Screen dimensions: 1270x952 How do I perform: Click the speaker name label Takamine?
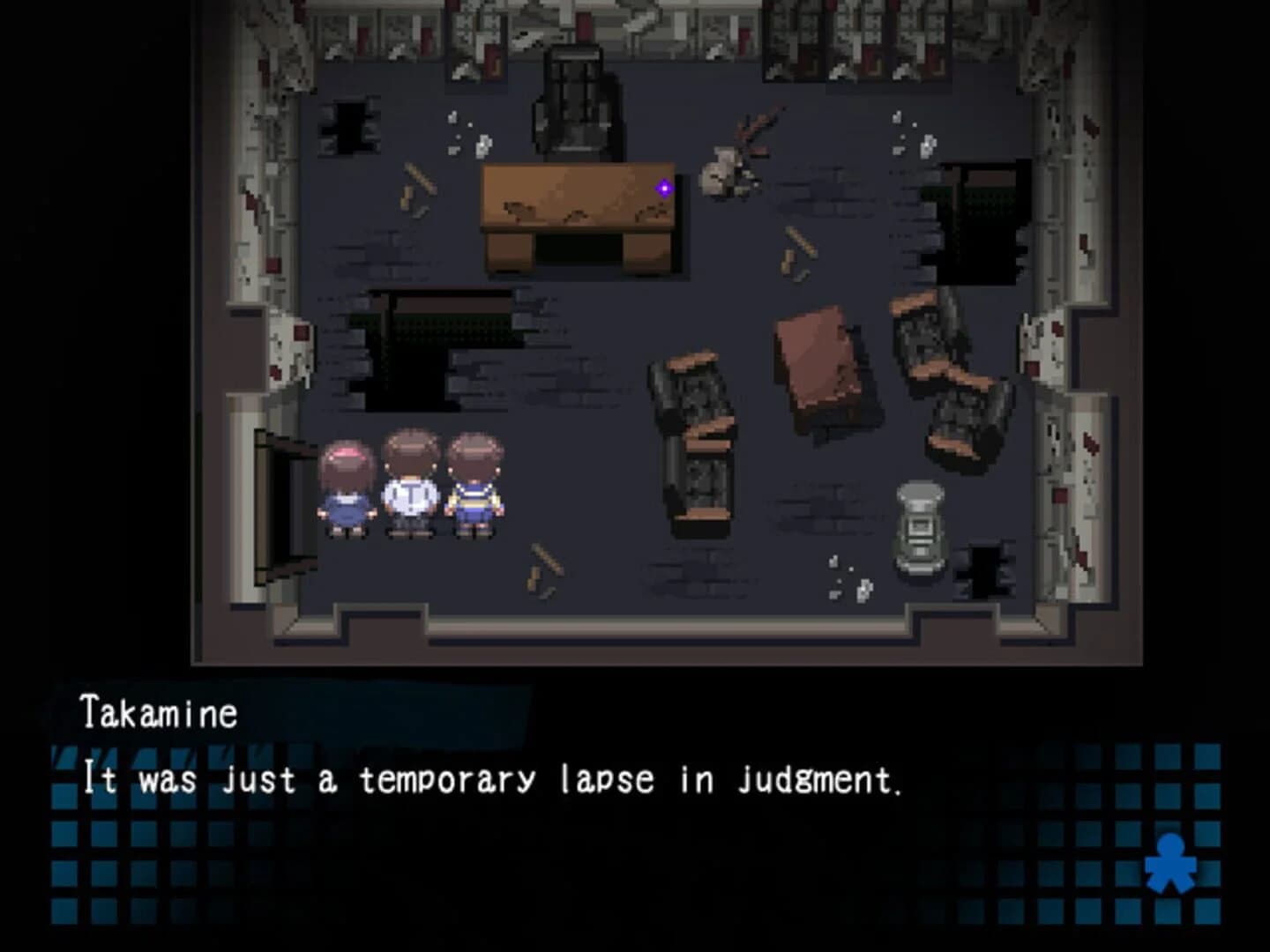(159, 714)
